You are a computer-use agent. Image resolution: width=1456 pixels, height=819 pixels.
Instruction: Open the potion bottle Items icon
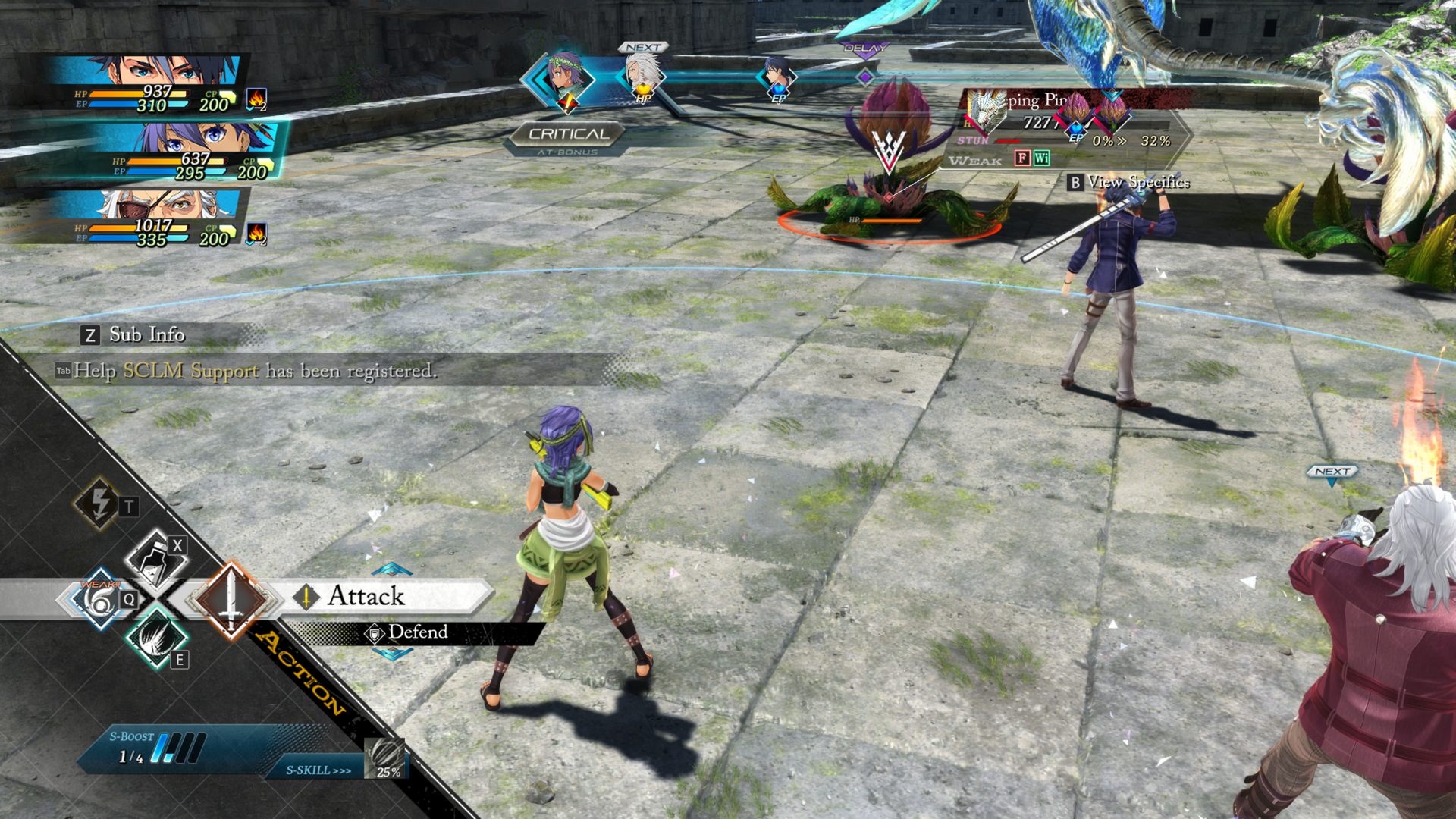(155, 558)
